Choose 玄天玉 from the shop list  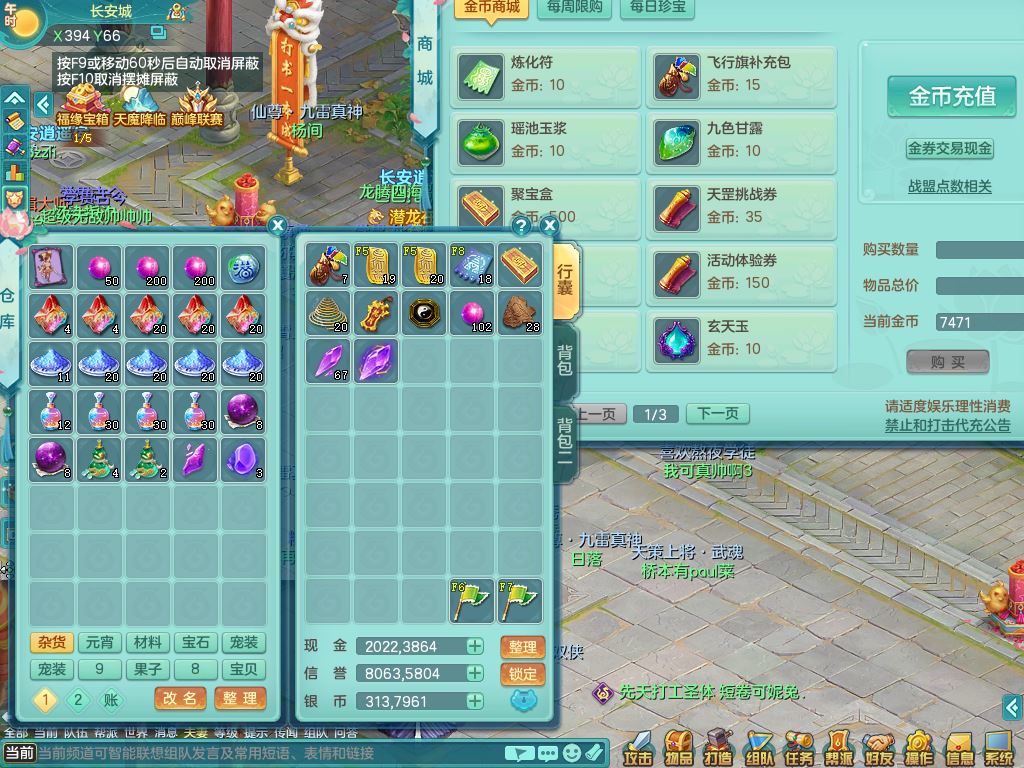(x=741, y=338)
